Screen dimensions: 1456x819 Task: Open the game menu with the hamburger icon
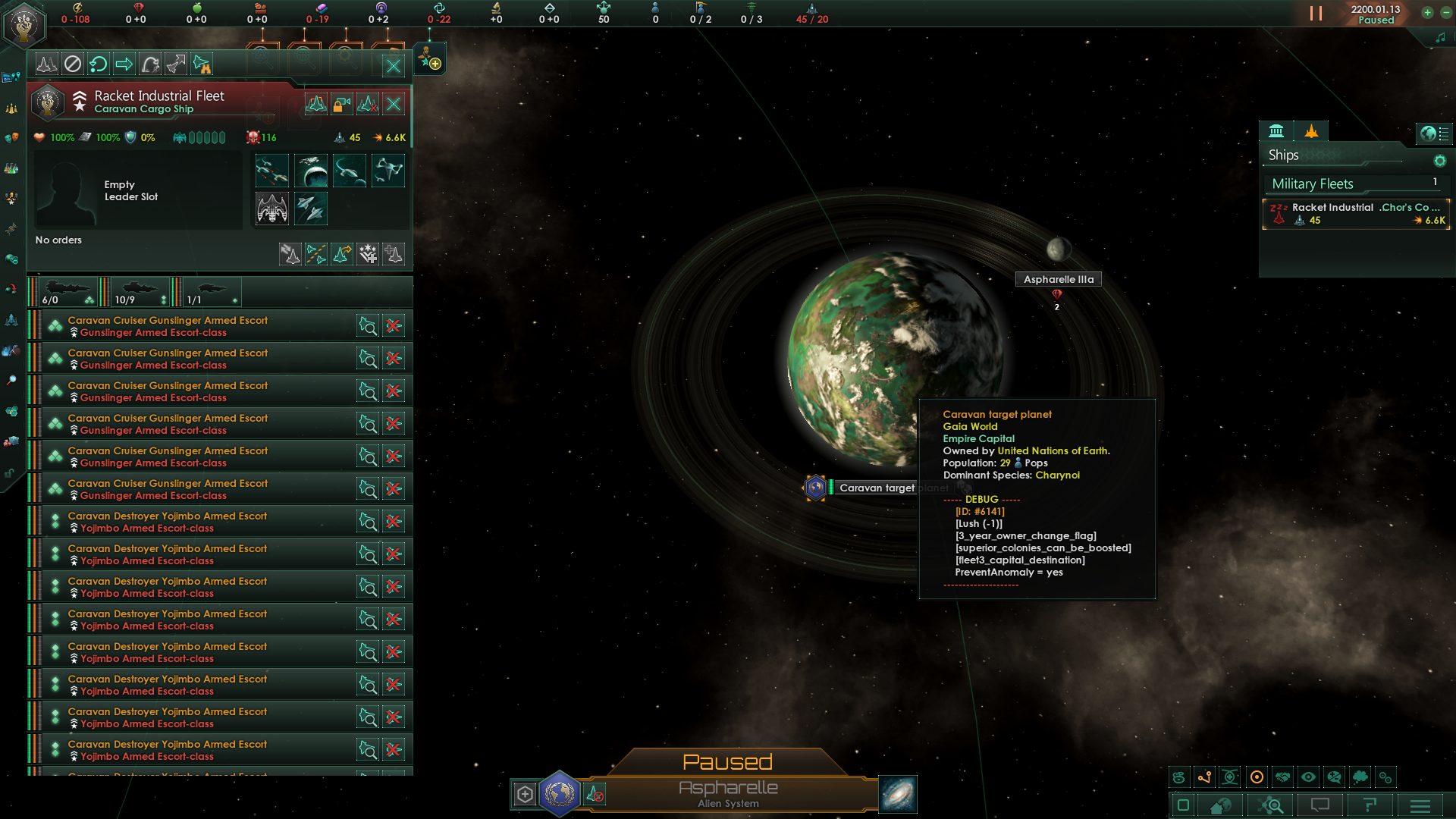1420,805
